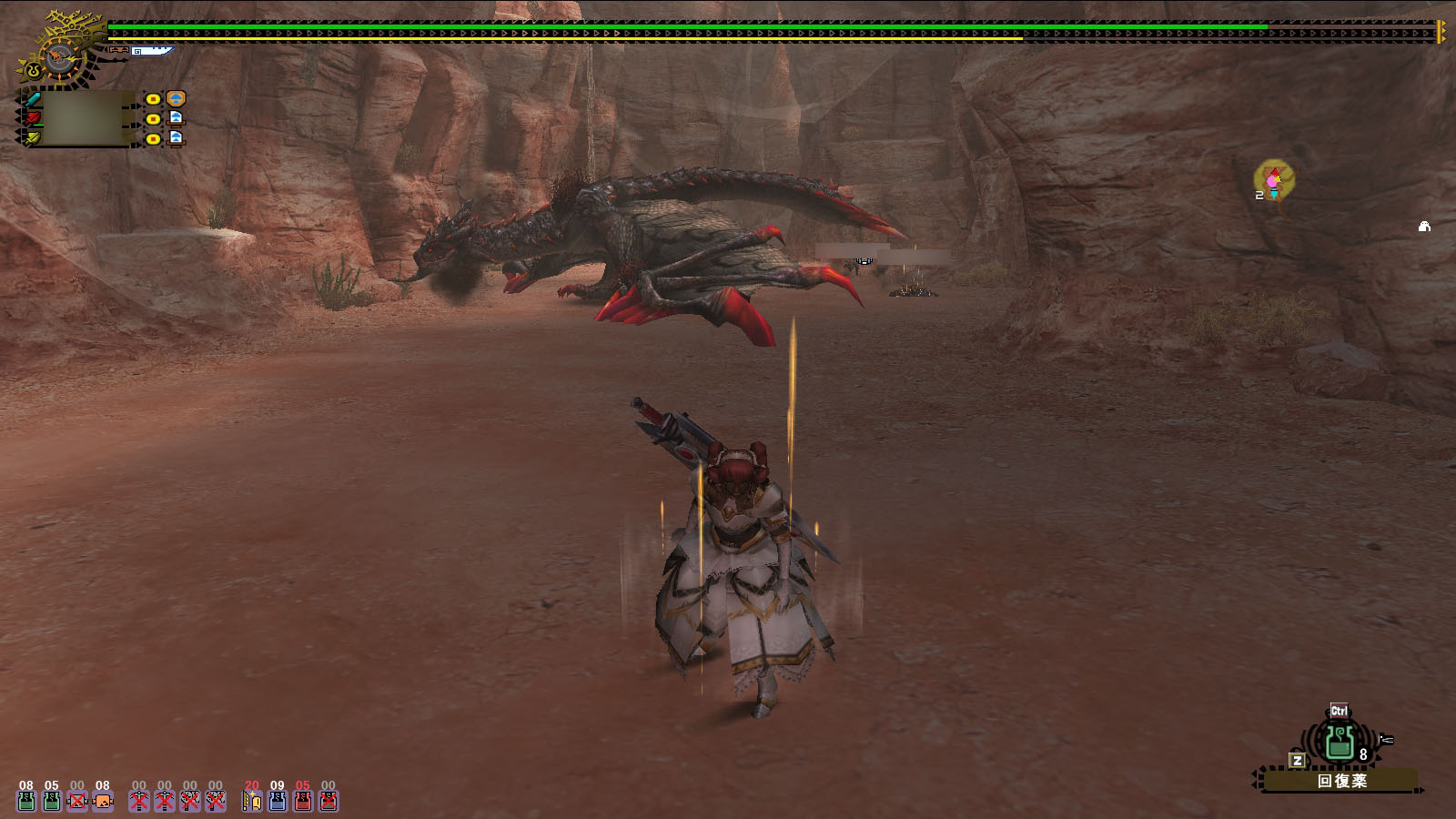Use the blue potion with count 09
This screenshot has width=1456, height=819.
click(278, 801)
